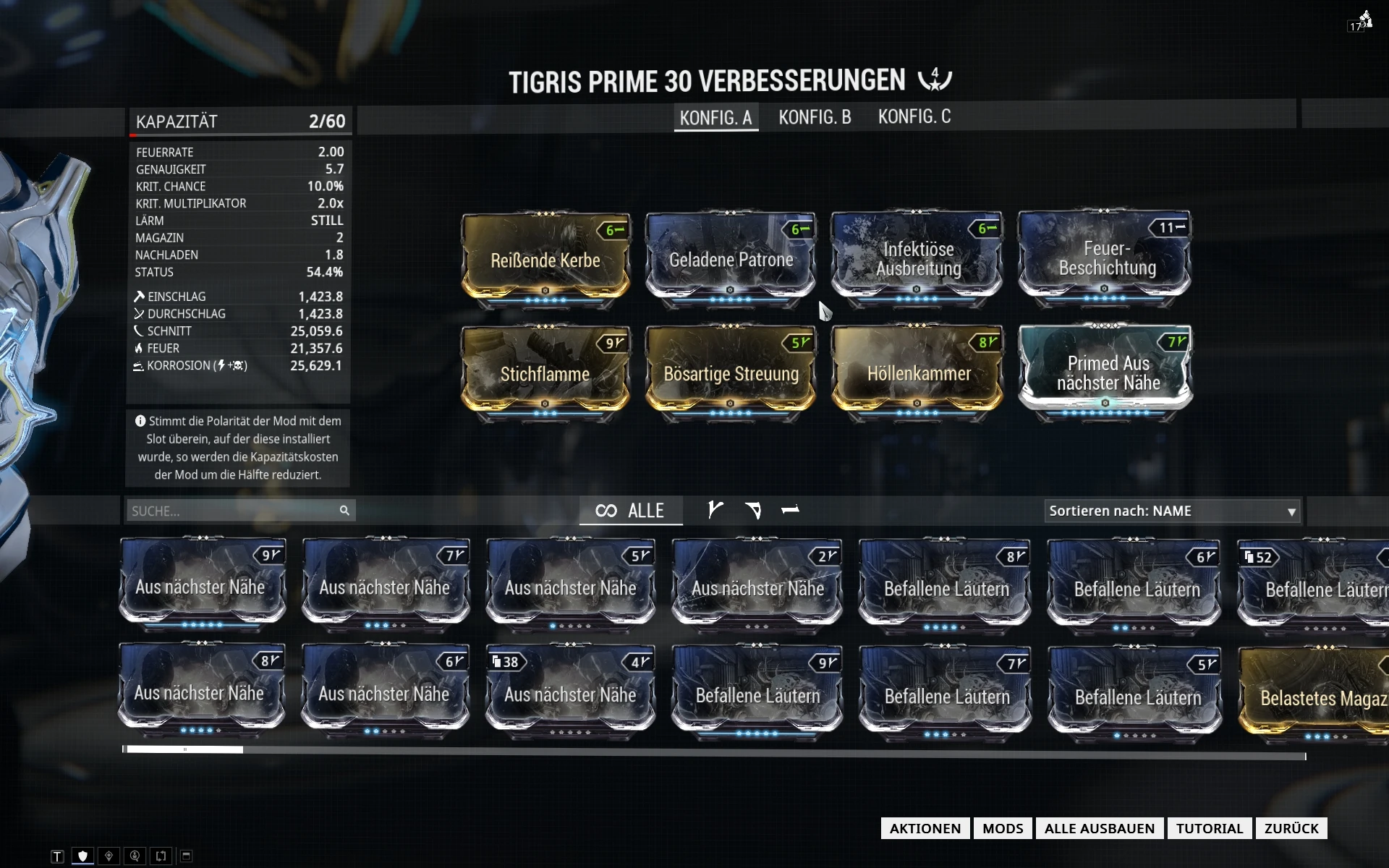Image resolution: width=1389 pixels, height=868 pixels.
Task: Select the shield icon in bottom toolbar
Action: pos(82,855)
